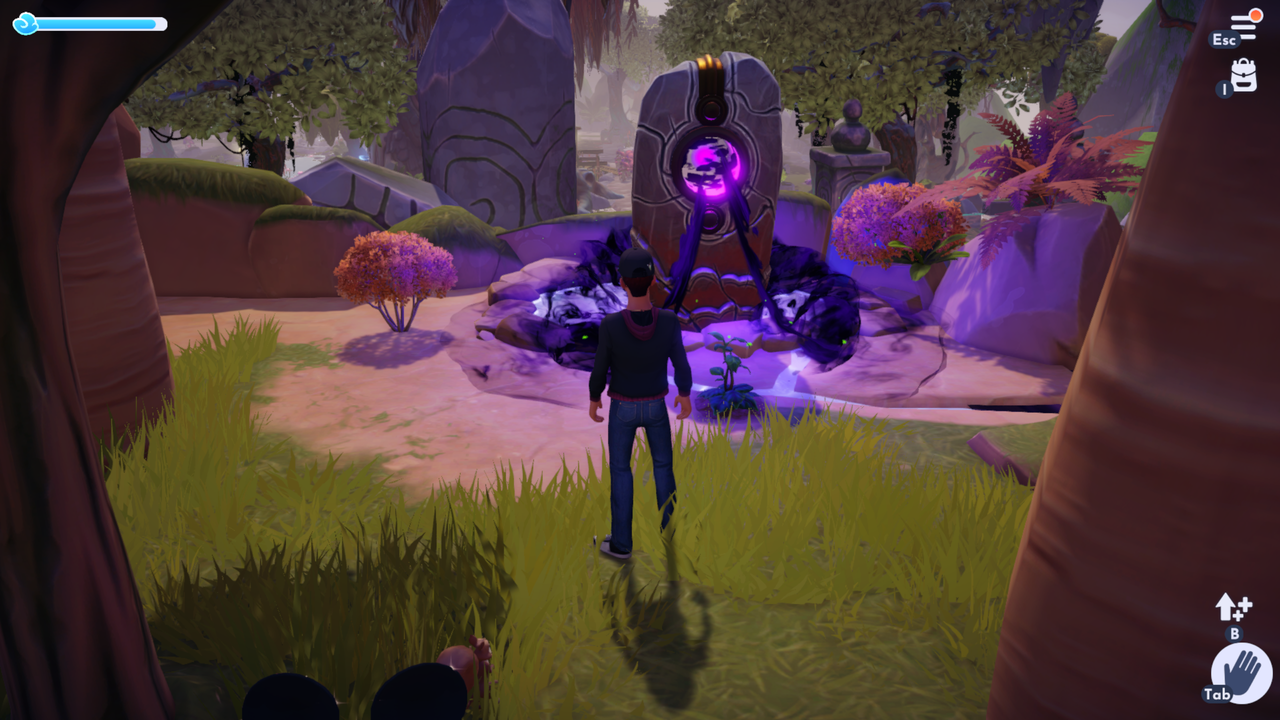Screen dimensions: 1280x720
Task: Open the main menu hamburger icon
Action: [1244, 27]
